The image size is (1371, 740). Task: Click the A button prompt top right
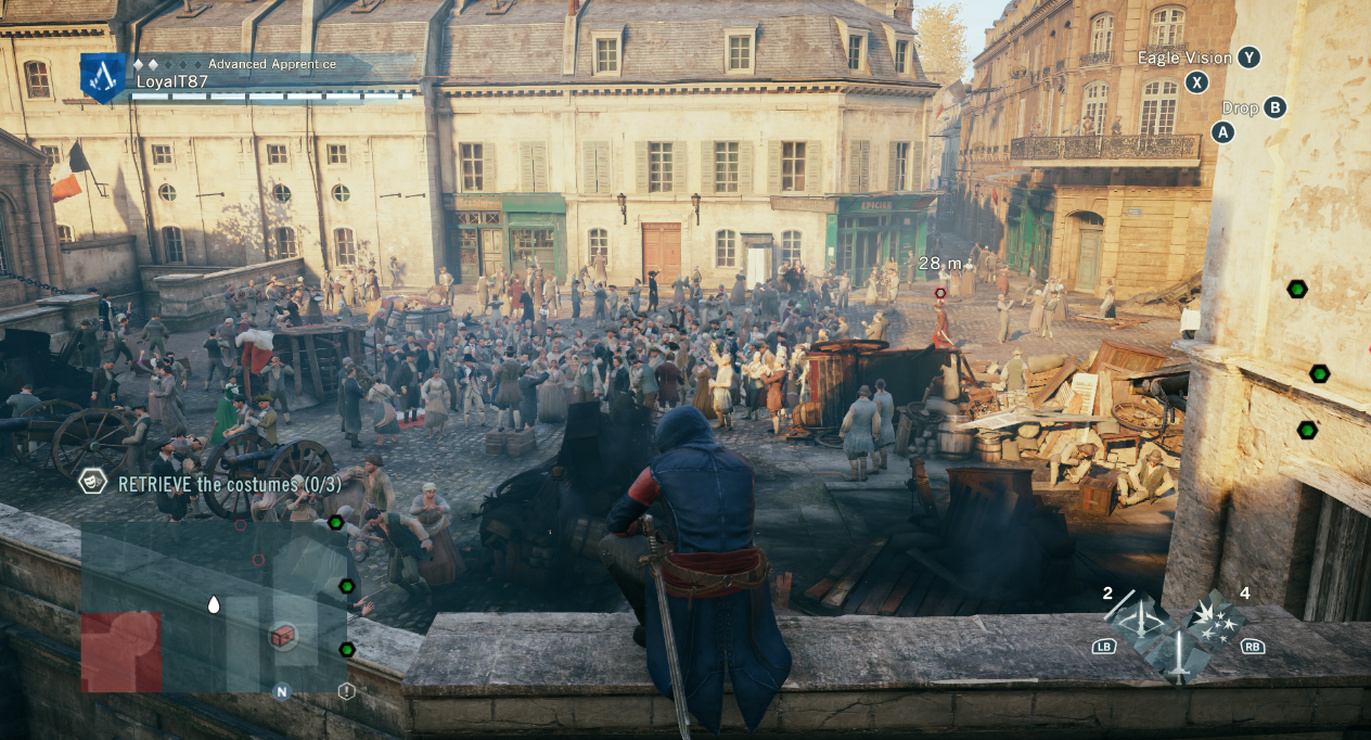(1221, 130)
